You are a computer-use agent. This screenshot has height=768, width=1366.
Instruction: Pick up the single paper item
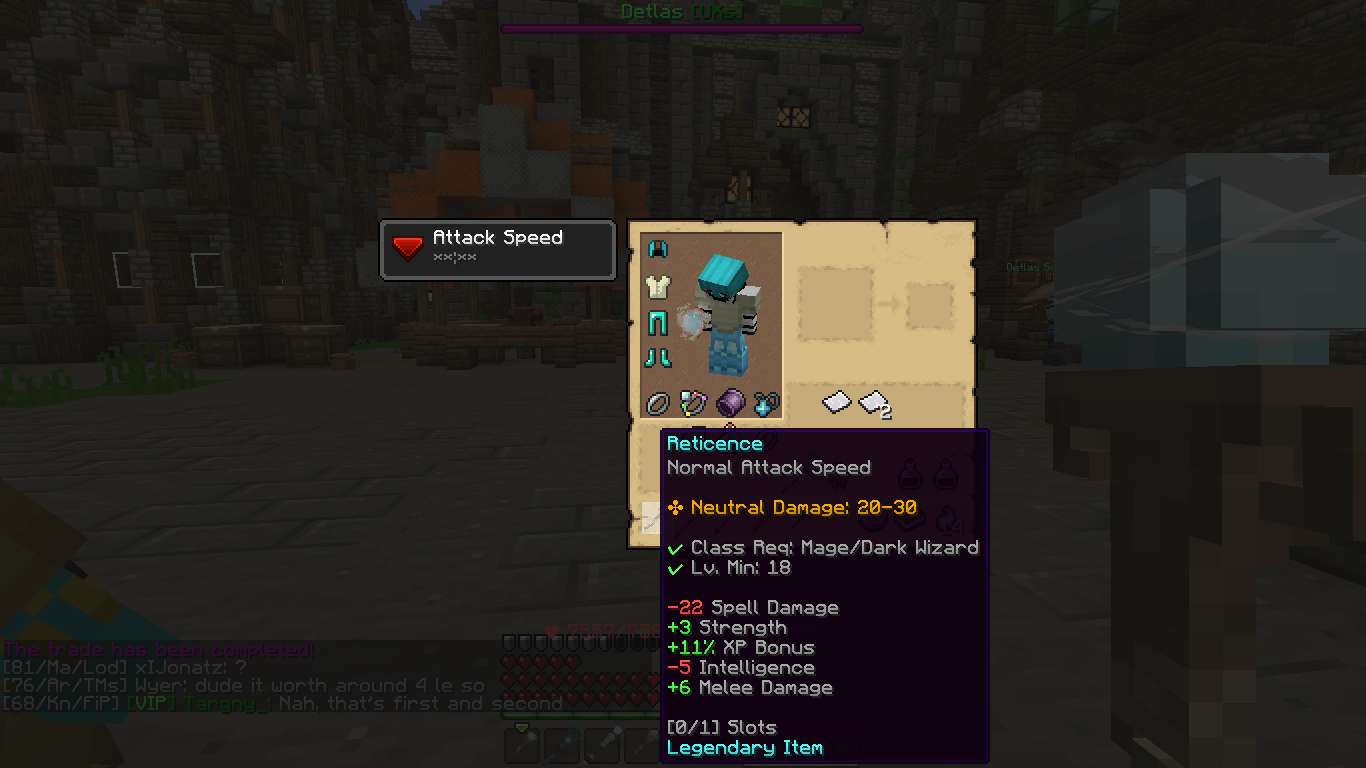(836, 402)
